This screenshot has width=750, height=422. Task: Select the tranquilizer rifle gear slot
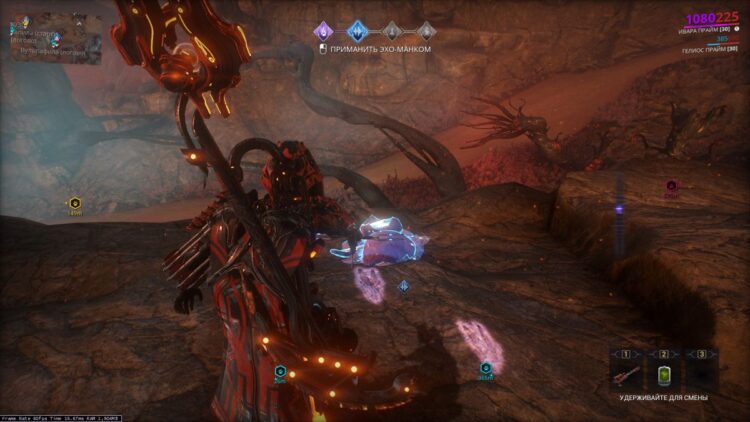coord(627,372)
